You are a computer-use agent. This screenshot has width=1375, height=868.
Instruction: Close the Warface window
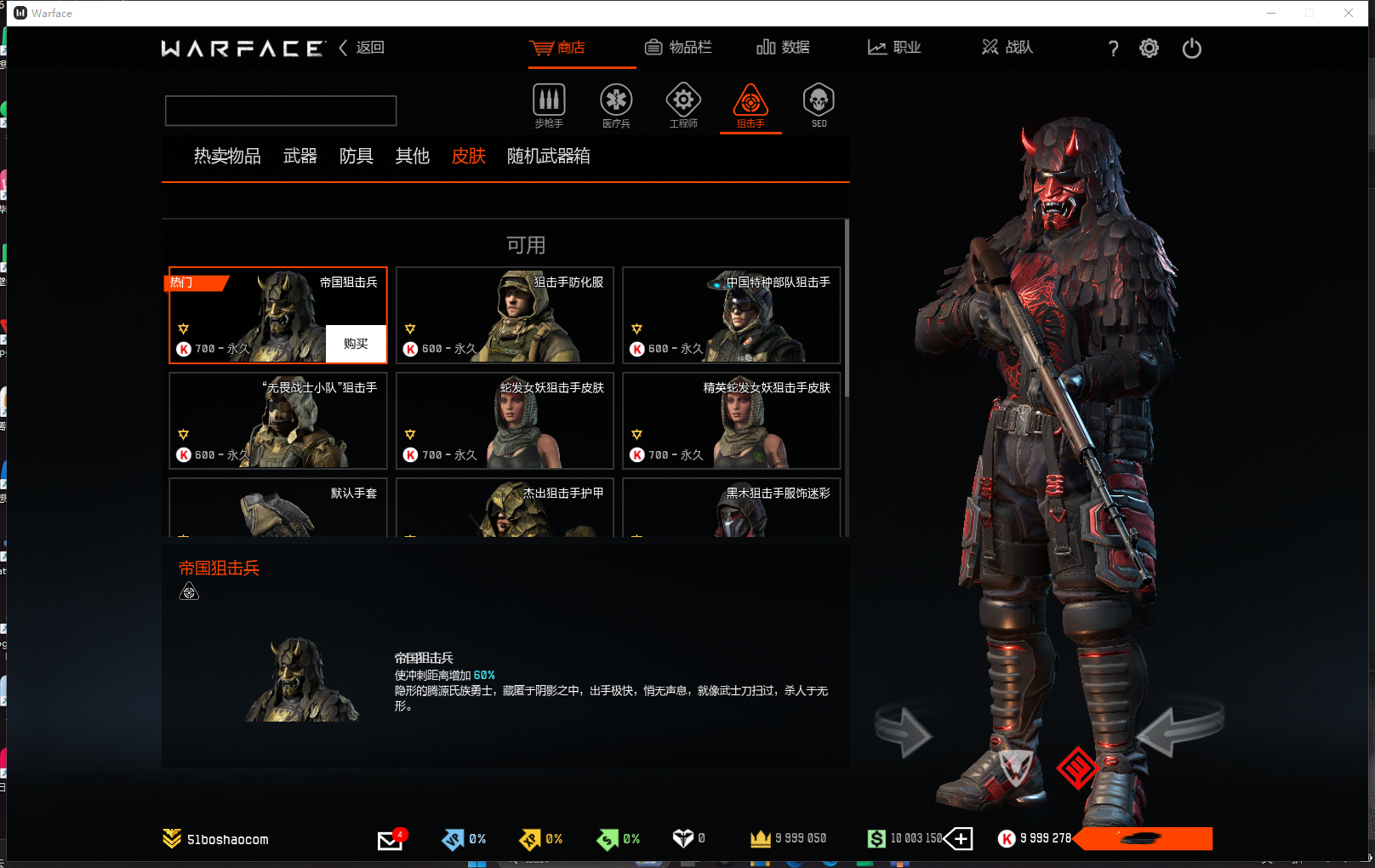(x=1349, y=13)
